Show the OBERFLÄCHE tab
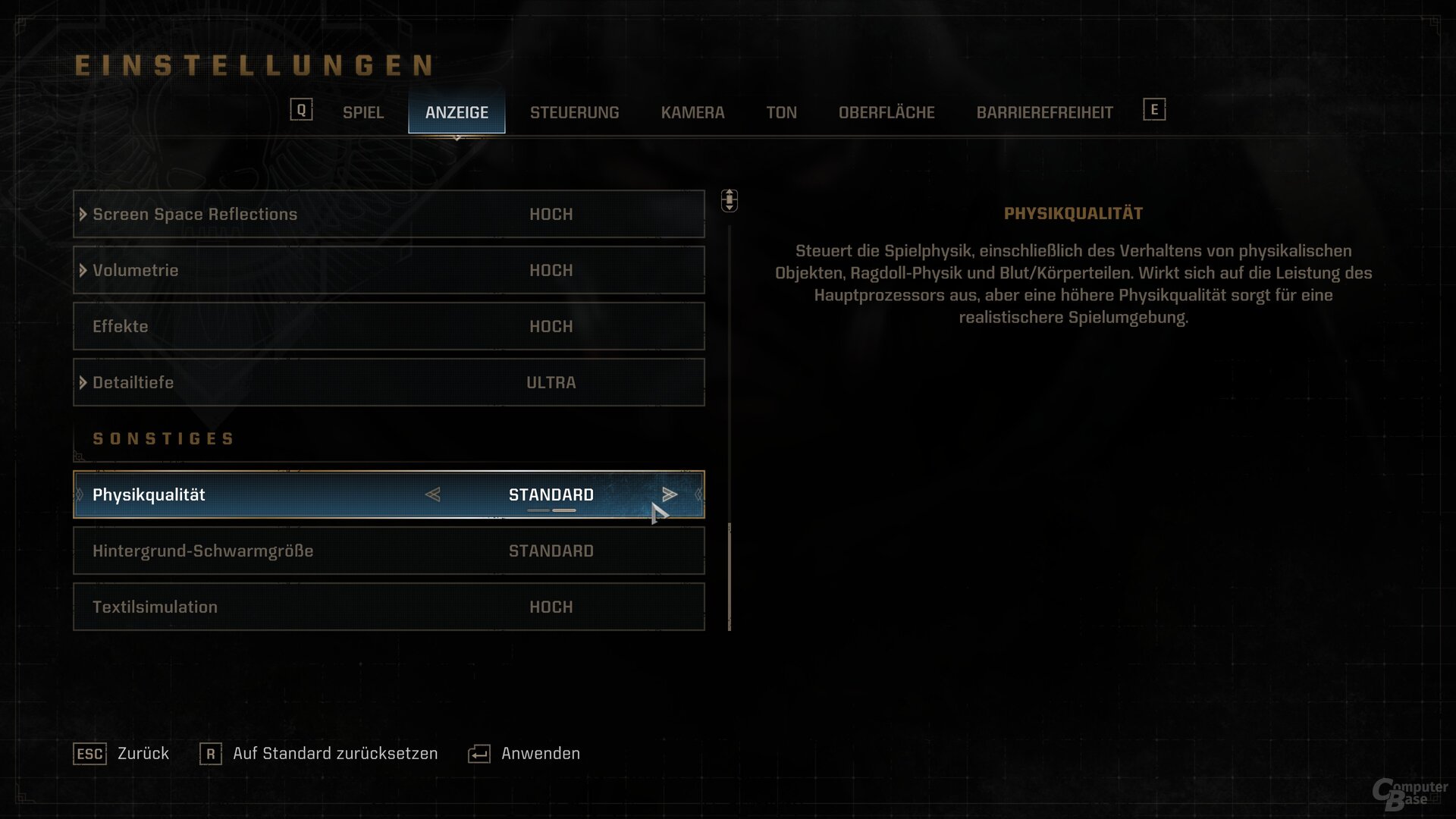1456x819 pixels. tap(886, 112)
